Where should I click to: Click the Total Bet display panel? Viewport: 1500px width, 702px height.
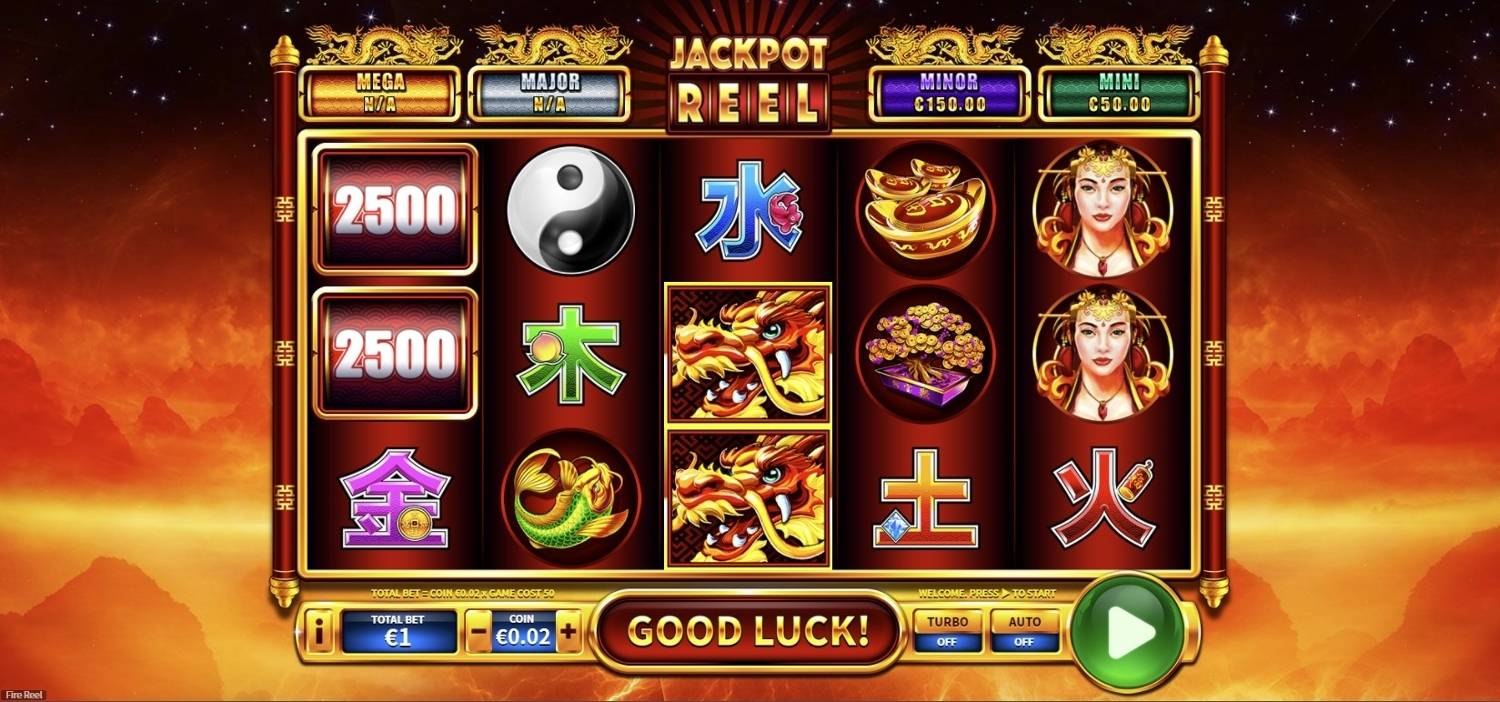[x=398, y=632]
